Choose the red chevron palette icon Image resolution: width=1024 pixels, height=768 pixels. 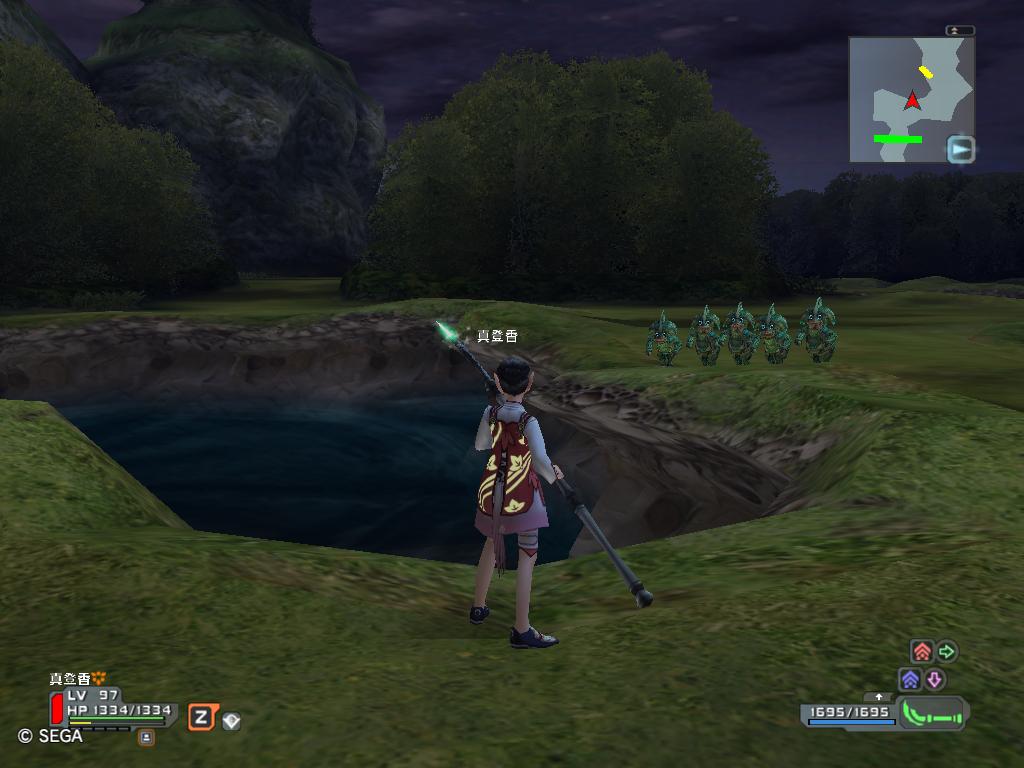coord(922,653)
